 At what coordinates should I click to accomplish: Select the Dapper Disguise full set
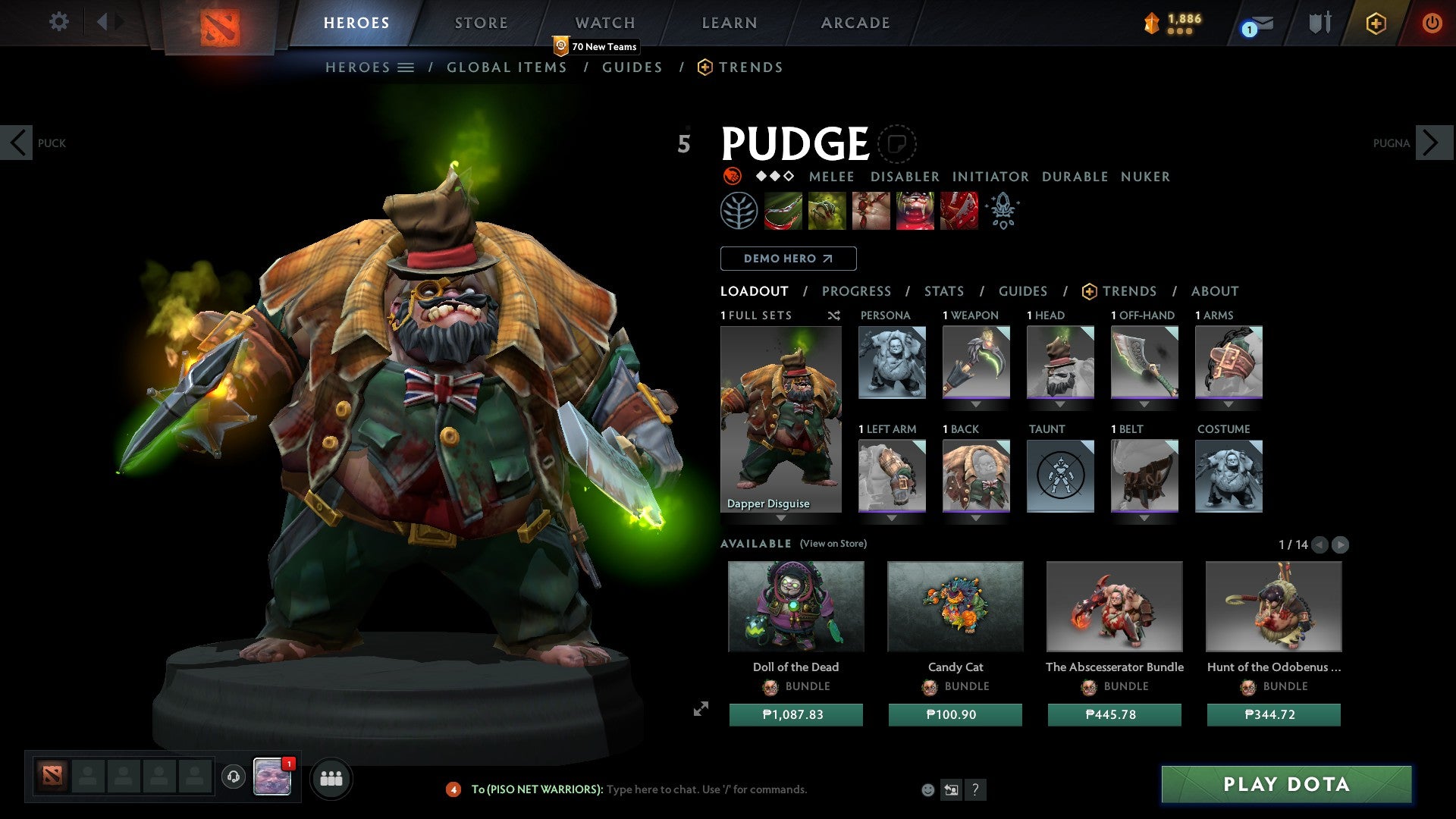(x=780, y=419)
